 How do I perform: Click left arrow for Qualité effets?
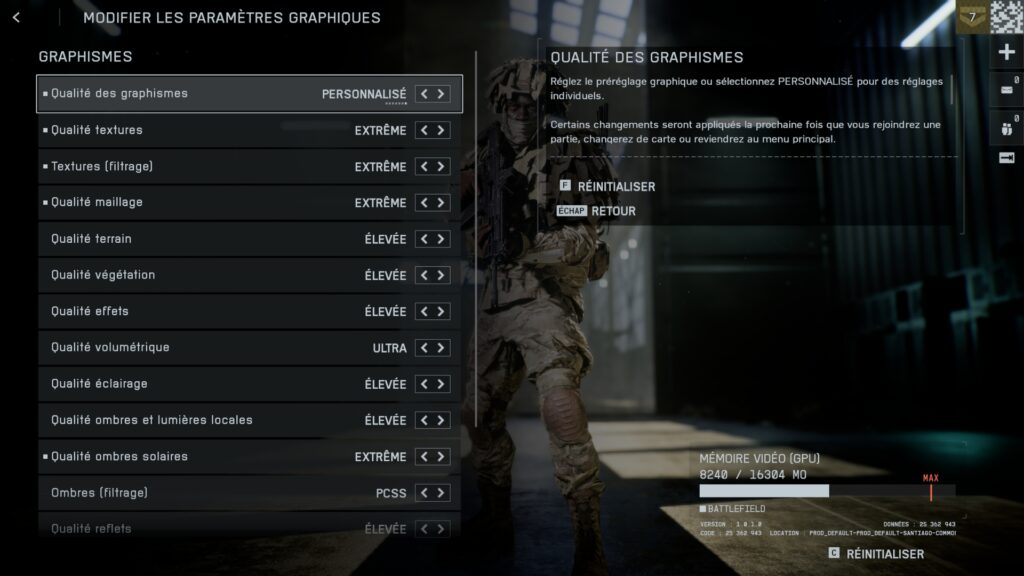click(x=424, y=312)
